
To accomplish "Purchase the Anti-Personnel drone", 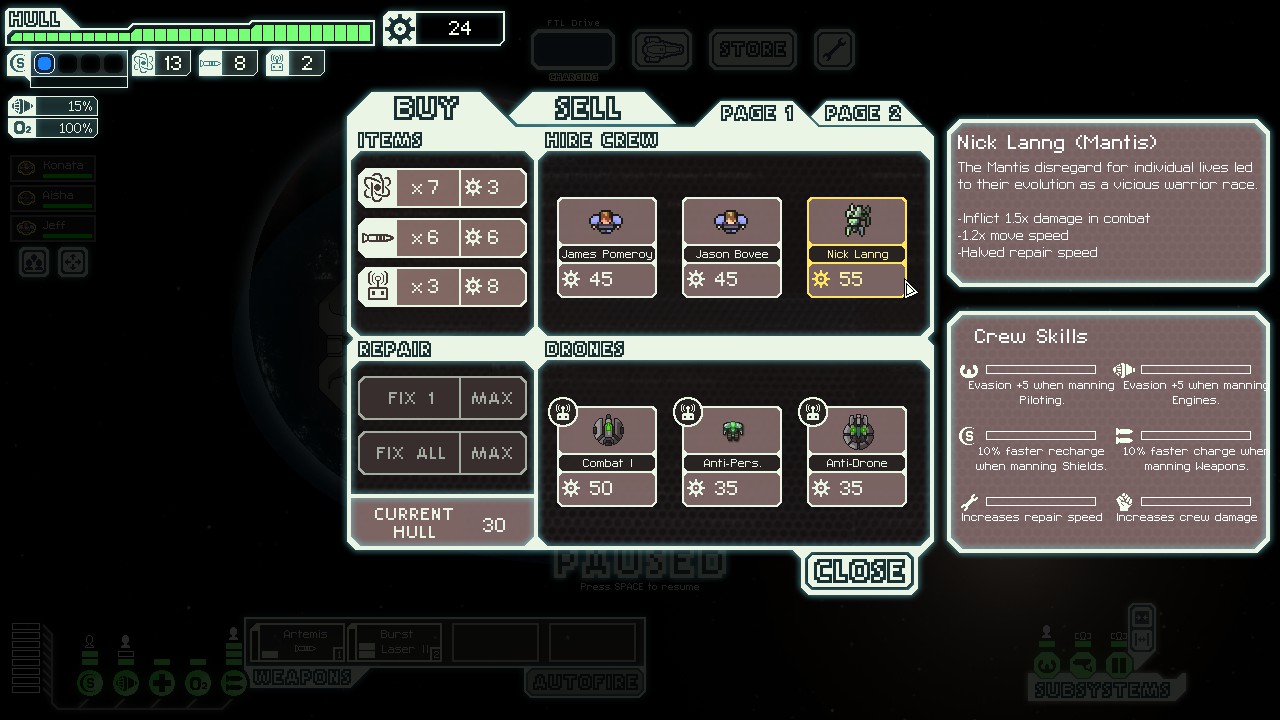I will 732,456.
